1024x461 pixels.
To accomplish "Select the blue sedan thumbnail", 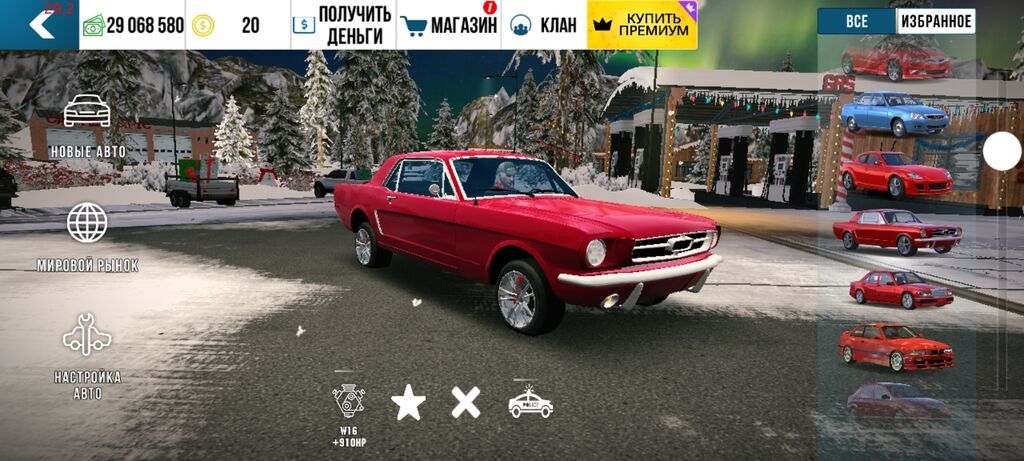I will [895, 114].
